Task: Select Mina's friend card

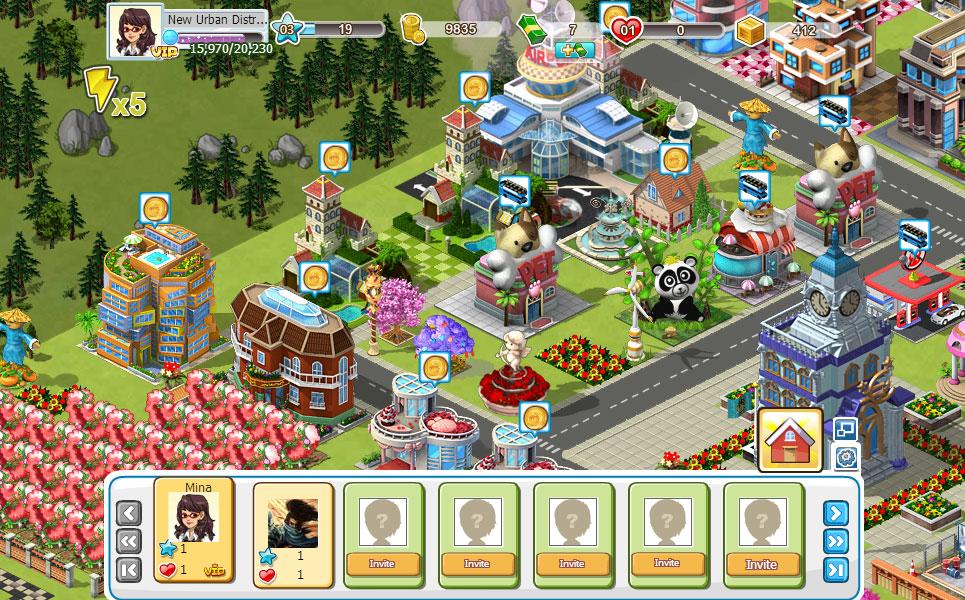Action: 193,530
